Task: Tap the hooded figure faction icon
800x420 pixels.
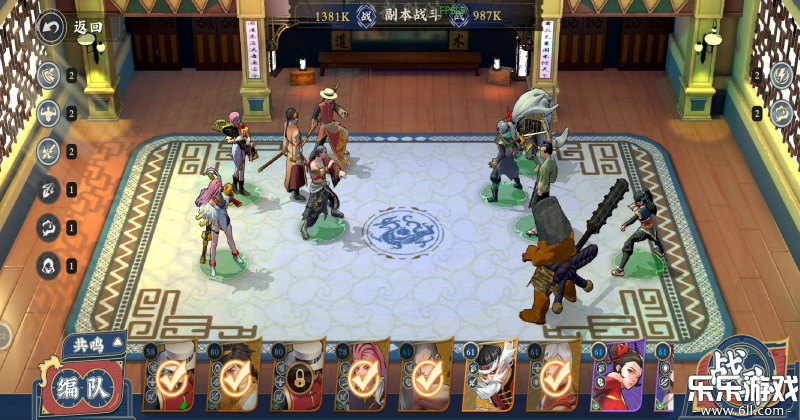Action: [x=47, y=265]
